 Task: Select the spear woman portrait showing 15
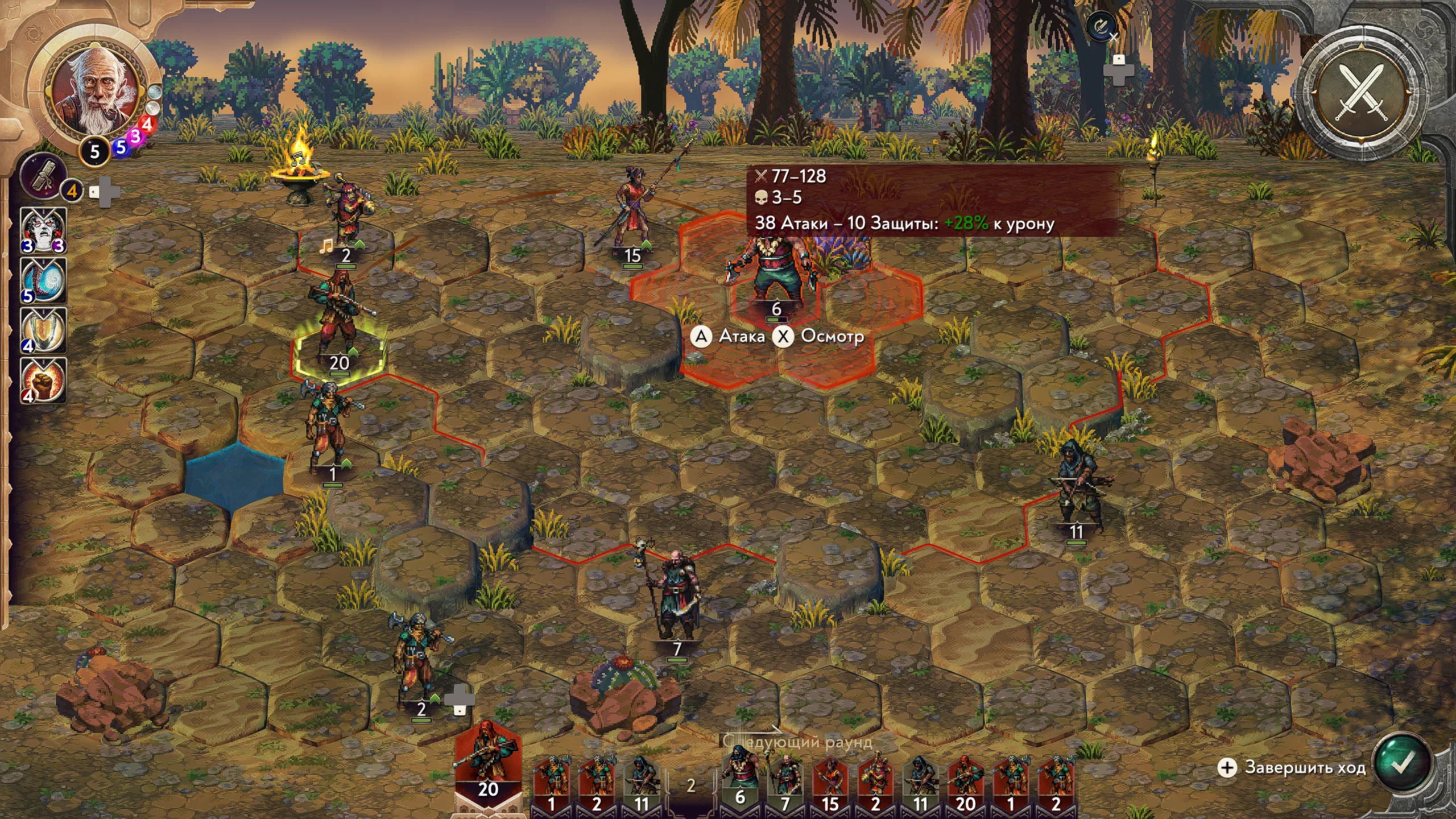pos(830,780)
